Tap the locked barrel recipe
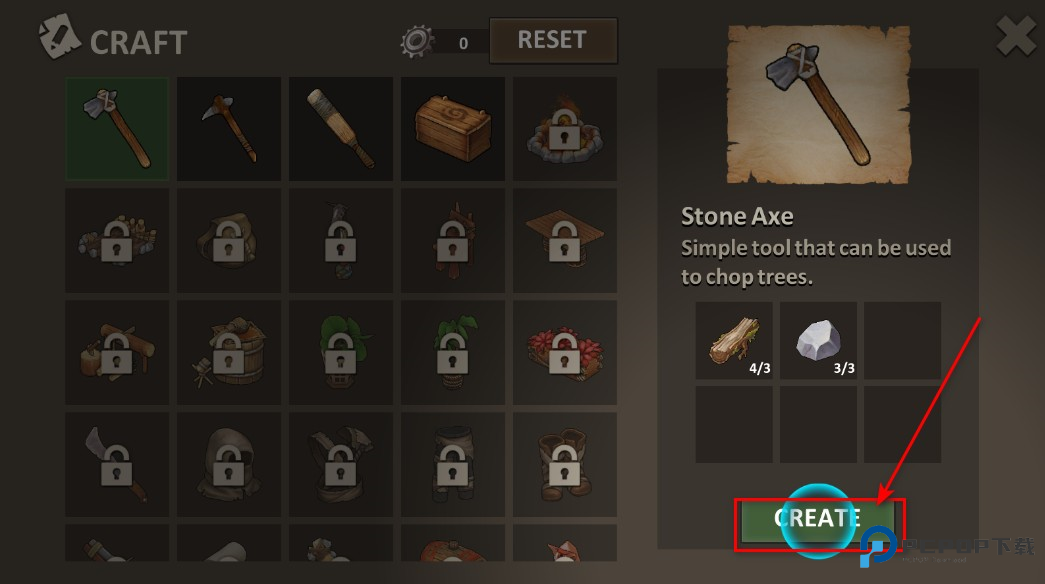This screenshot has width=1045, height=584. [229, 353]
